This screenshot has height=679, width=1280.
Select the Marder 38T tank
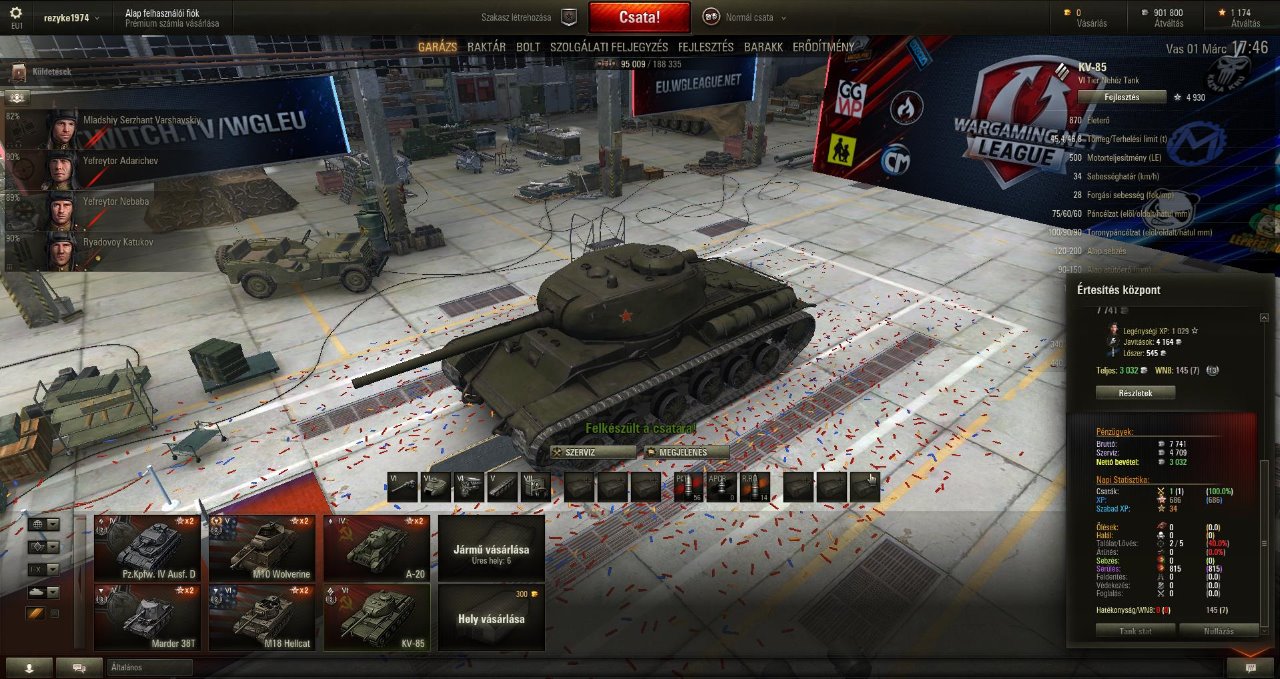point(147,617)
